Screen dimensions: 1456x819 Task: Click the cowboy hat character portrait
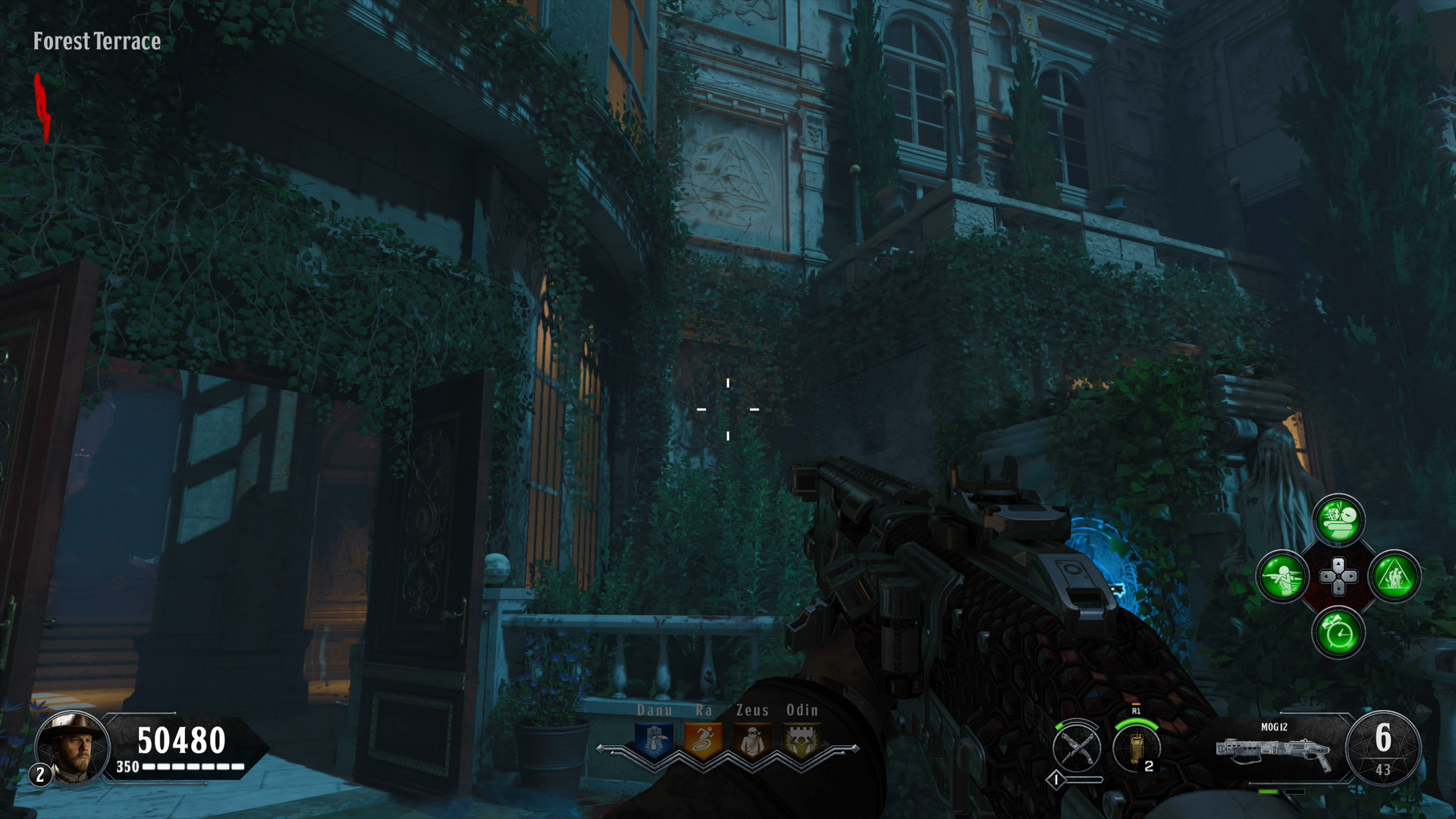[x=74, y=748]
